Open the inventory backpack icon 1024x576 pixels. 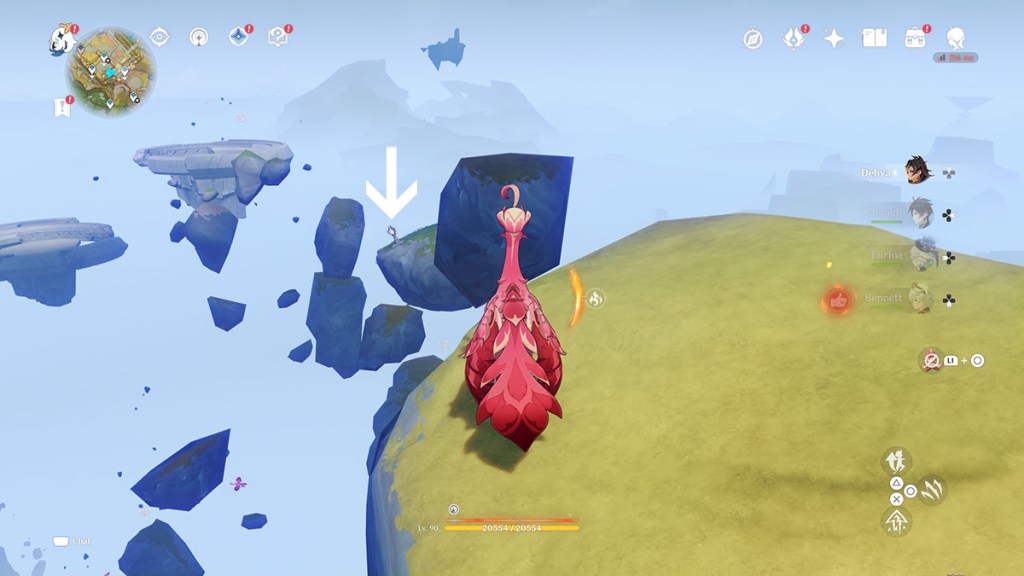(x=915, y=38)
